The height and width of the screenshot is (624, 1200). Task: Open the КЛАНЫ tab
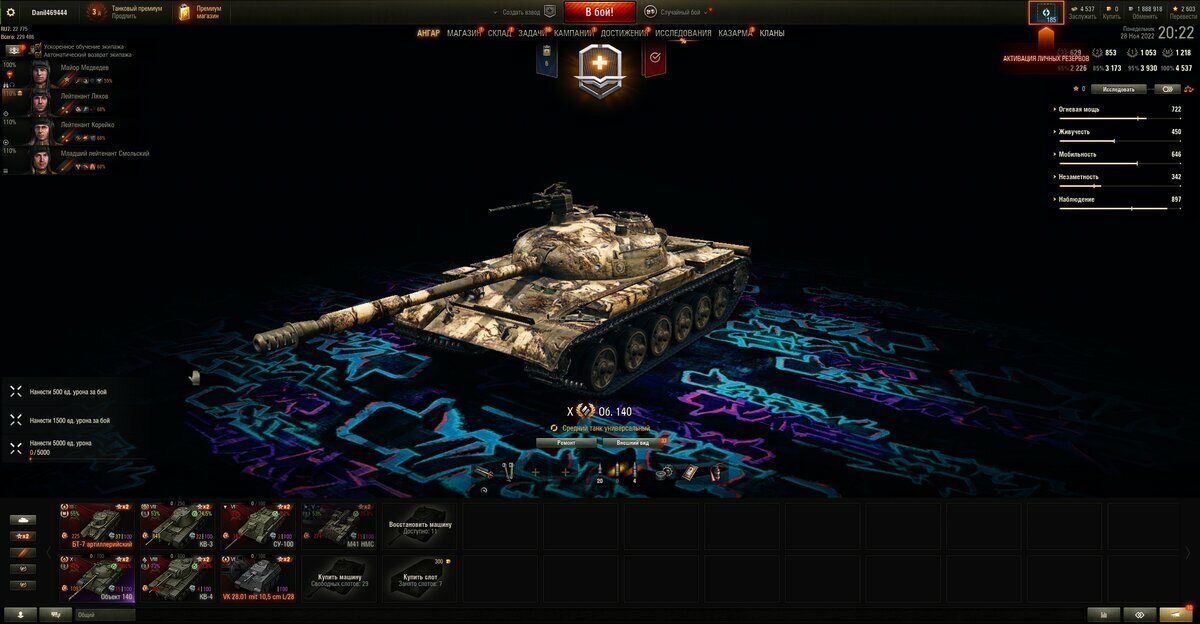point(772,33)
